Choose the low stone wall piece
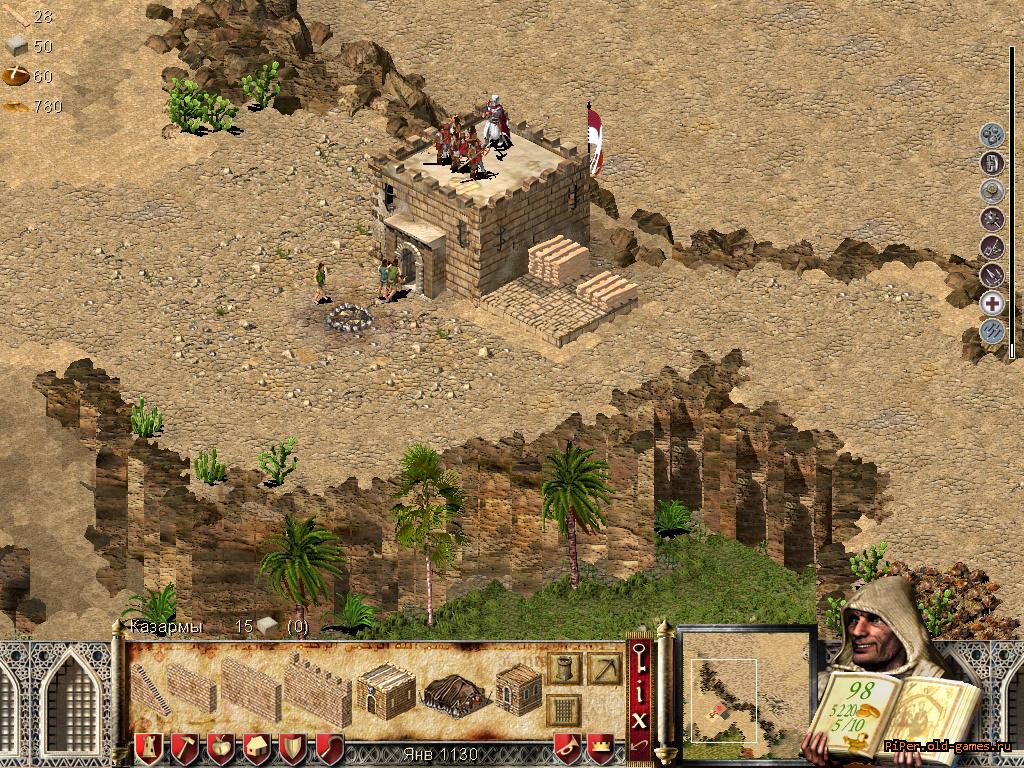Image resolution: width=1024 pixels, height=768 pixels. [191, 688]
